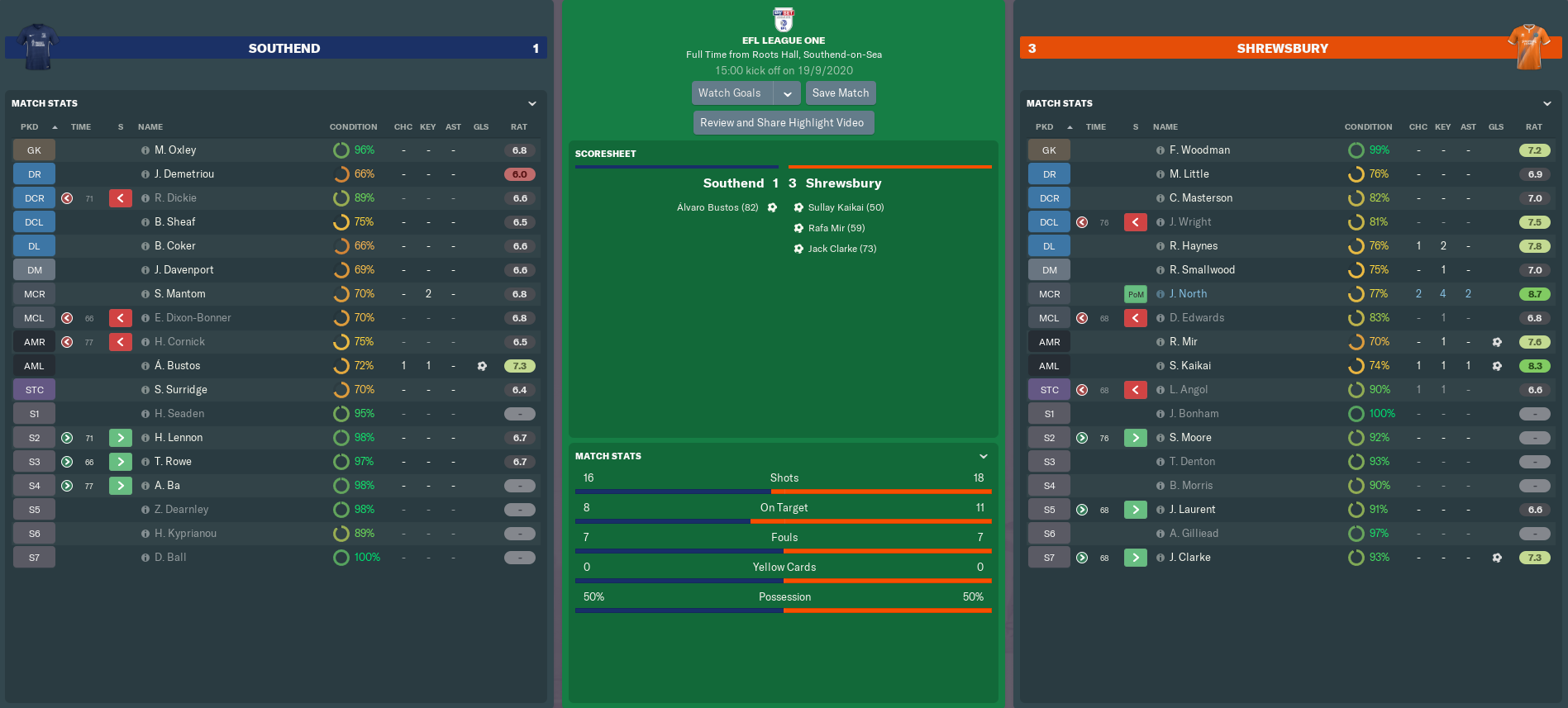Screen dimensions: 1568x708
Task: Click the Watch Goals button
Action: 730,93
